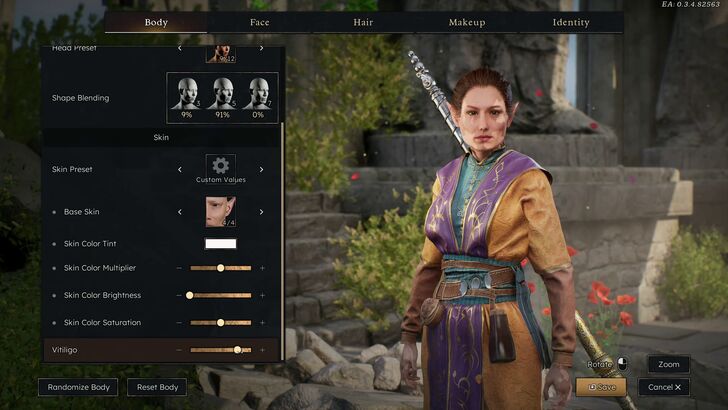Select the Makeup tab
This screenshot has width=728, height=410.
467,22
